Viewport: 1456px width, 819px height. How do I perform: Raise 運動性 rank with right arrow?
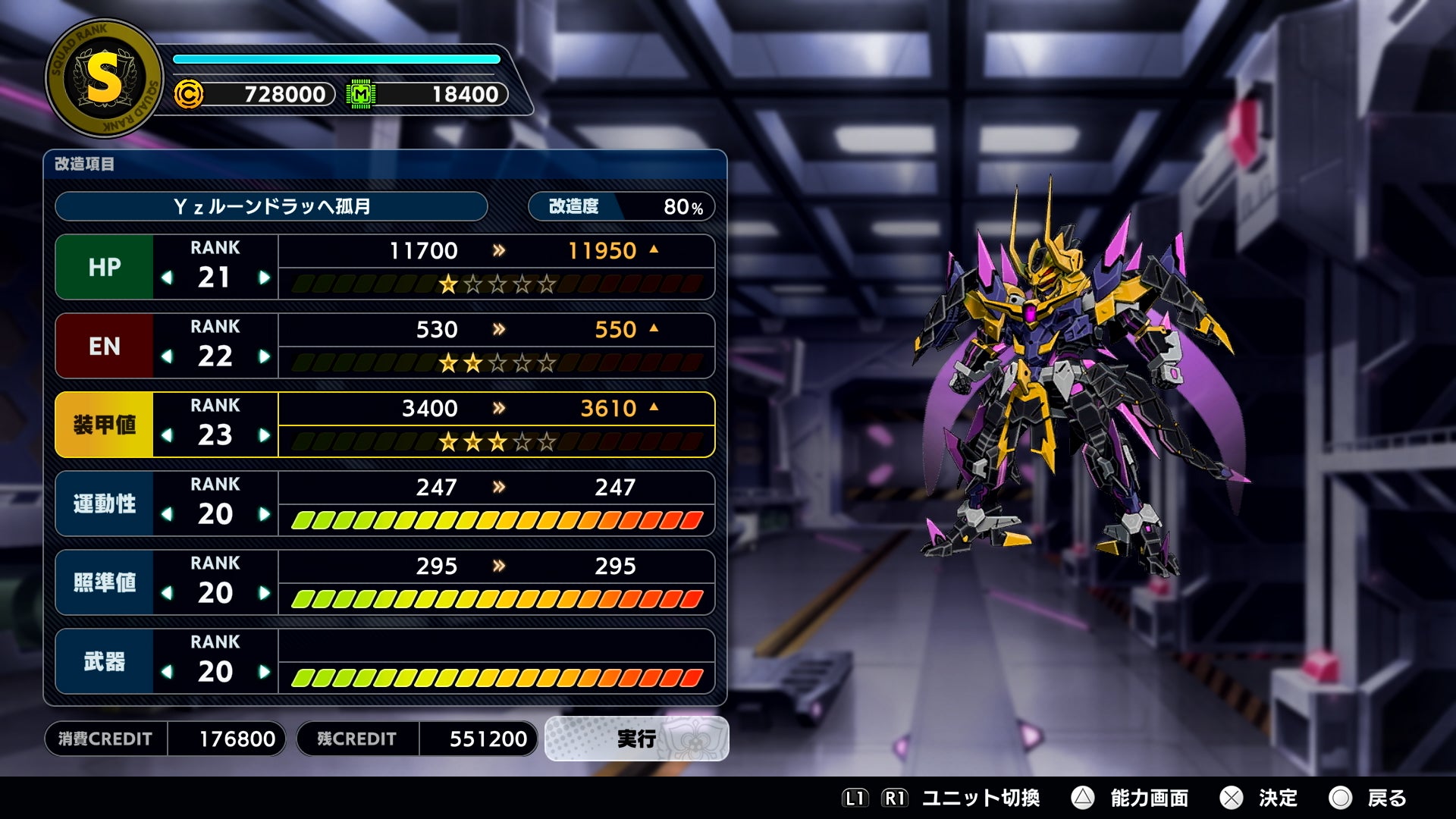coord(264,514)
